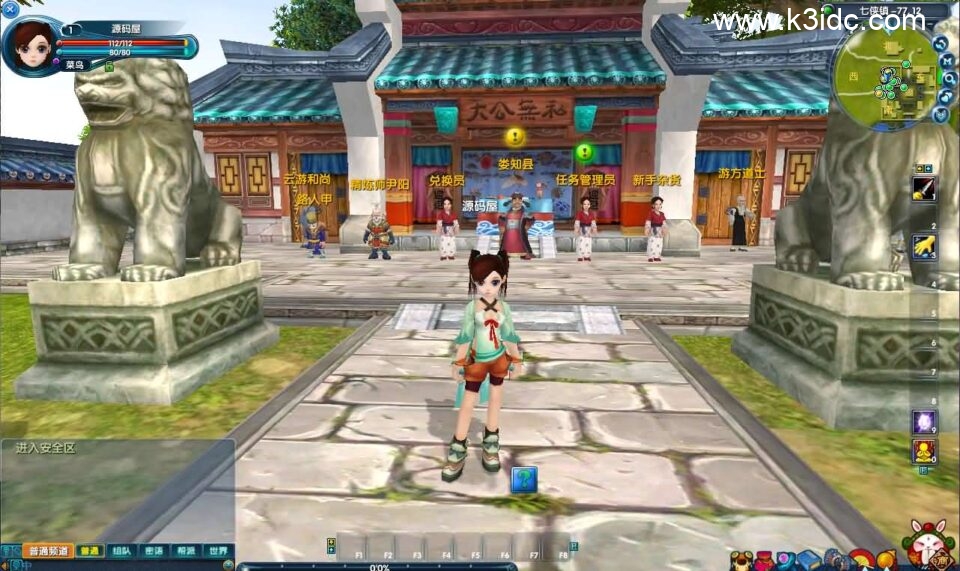
Task: Click the M world map button beside minimap
Action: [x=947, y=61]
